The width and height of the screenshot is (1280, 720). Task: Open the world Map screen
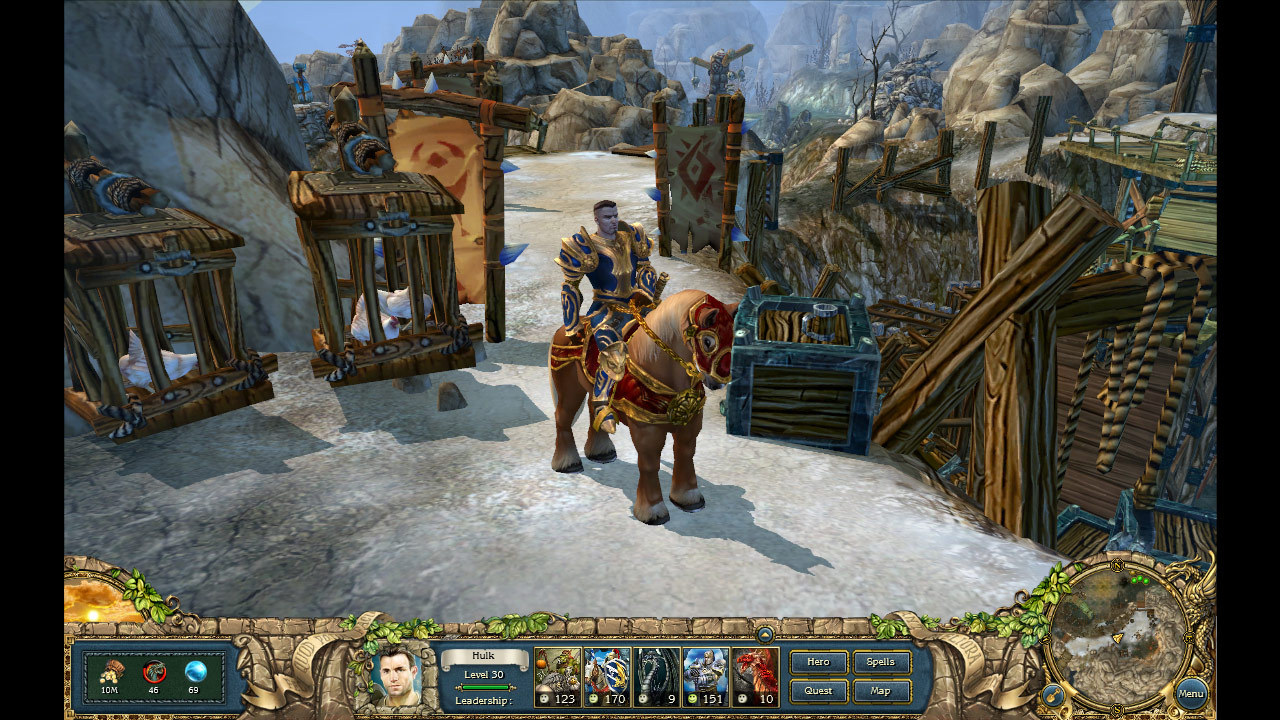879,690
